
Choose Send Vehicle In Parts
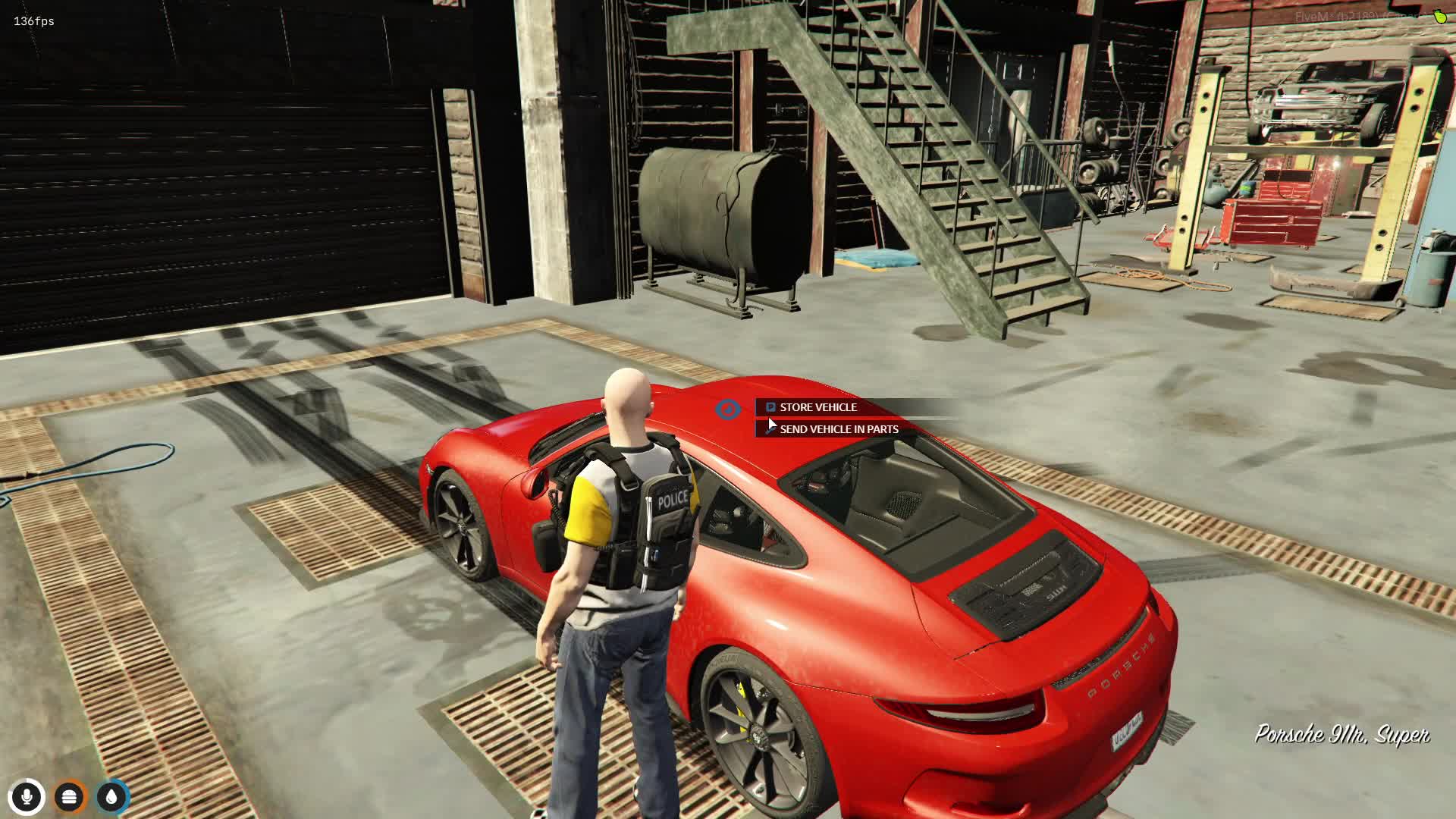point(838,429)
